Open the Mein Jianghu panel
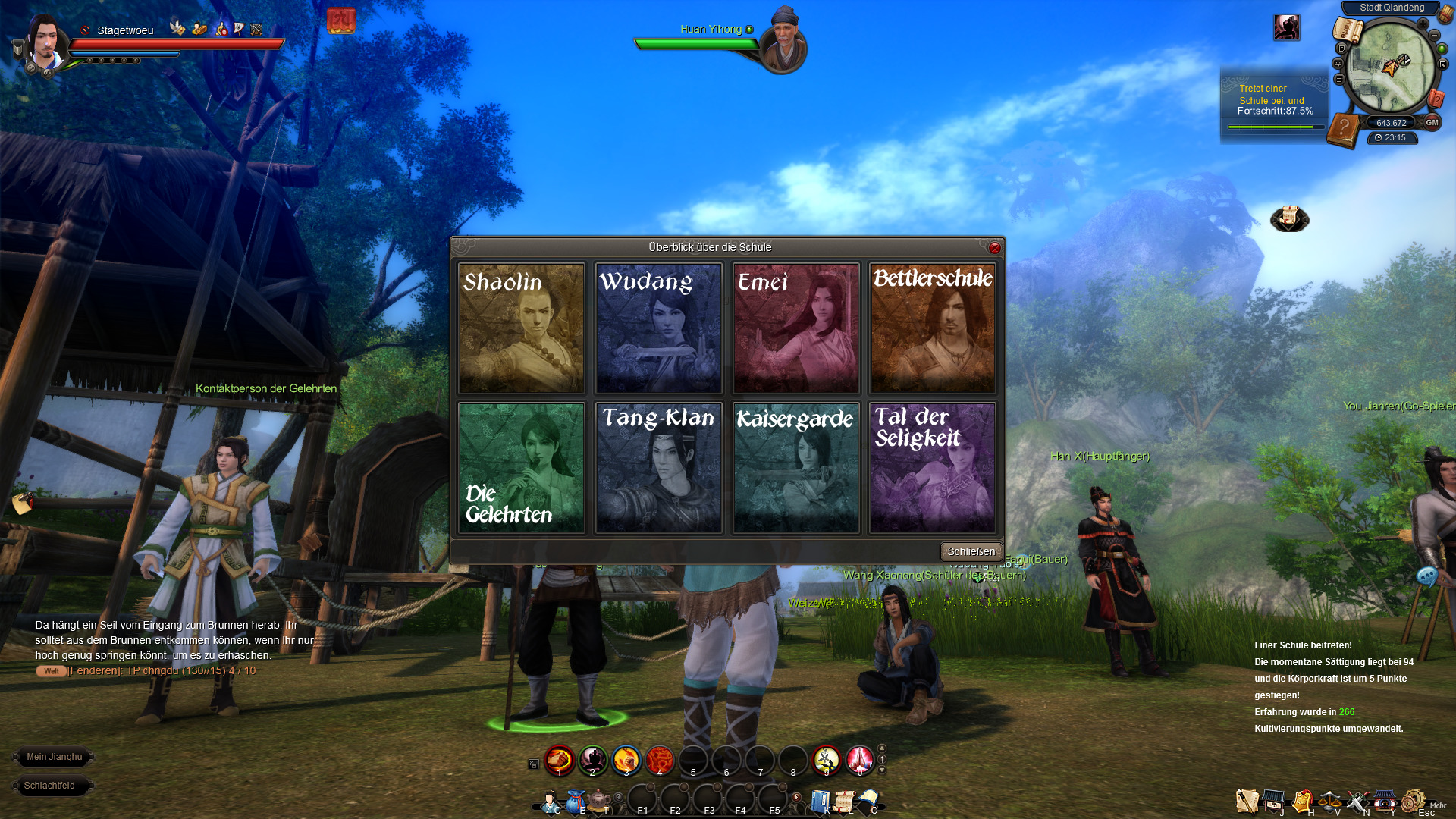Viewport: 1456px width, 819px height. coord(54,757)
